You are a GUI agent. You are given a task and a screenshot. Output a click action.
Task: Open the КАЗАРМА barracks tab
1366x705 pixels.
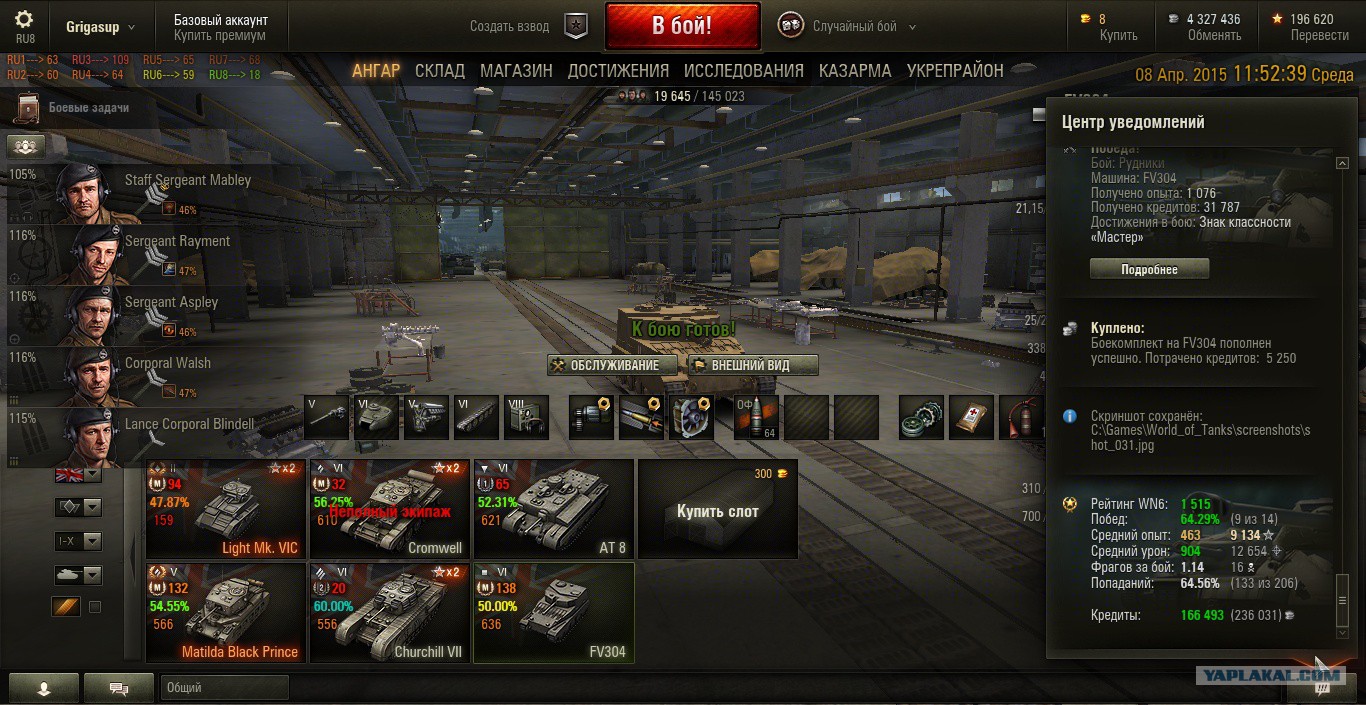pyautogui.click(x=855, y=71)
